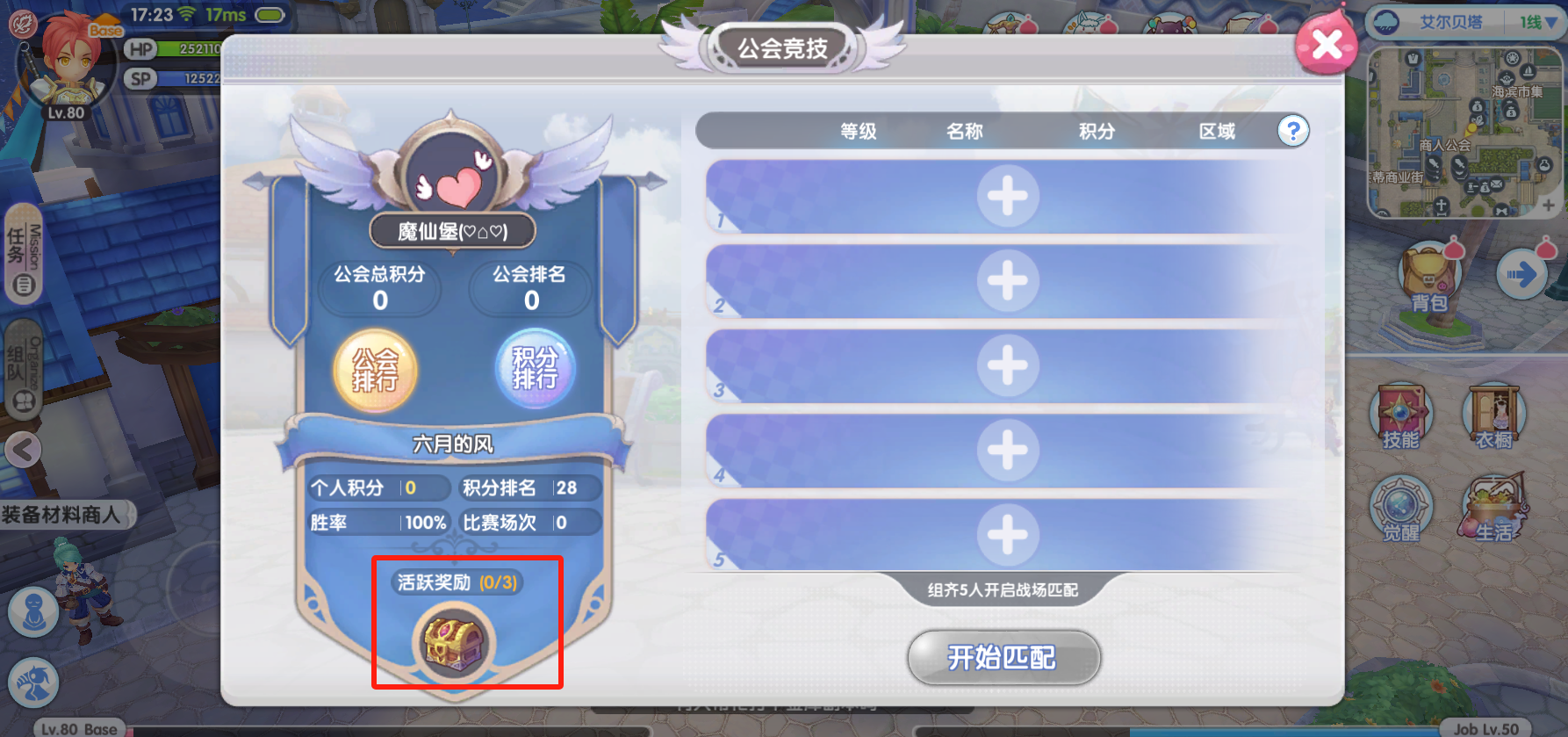1568x737 pixels.
Task: Click the plus zoom control on the minimap
Action: (x=1549, y=204)
